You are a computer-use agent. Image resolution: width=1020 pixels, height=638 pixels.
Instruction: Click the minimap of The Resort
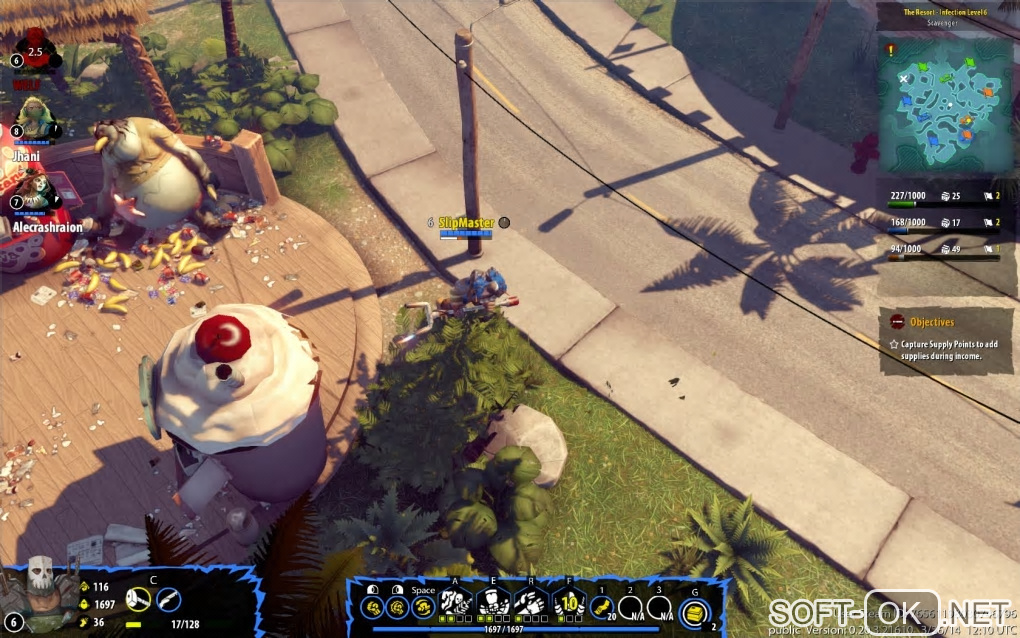[x=947, y=100]
